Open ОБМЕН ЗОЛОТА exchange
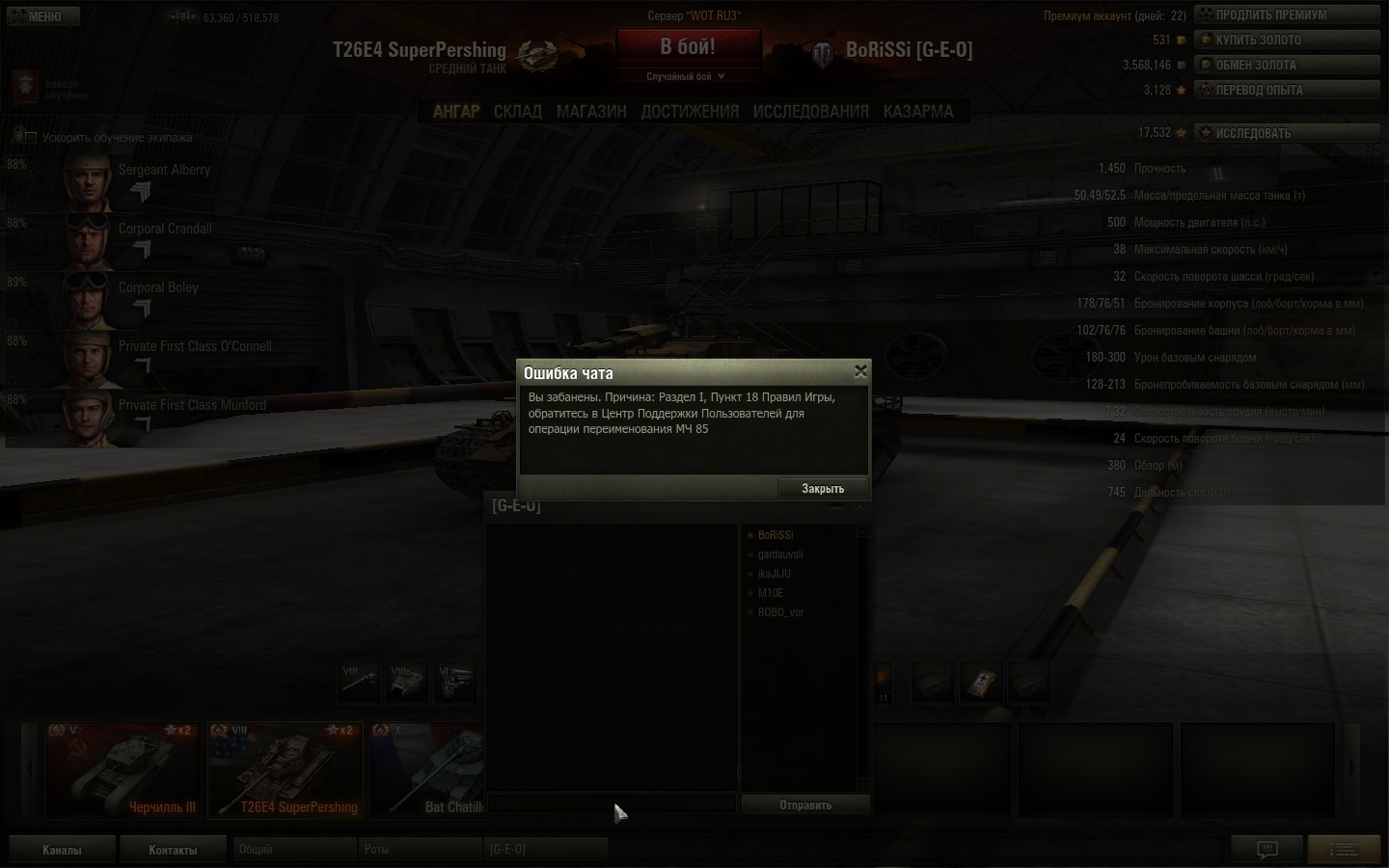This screenshot has width=1389, height=868. click(x=1287, y=65)
